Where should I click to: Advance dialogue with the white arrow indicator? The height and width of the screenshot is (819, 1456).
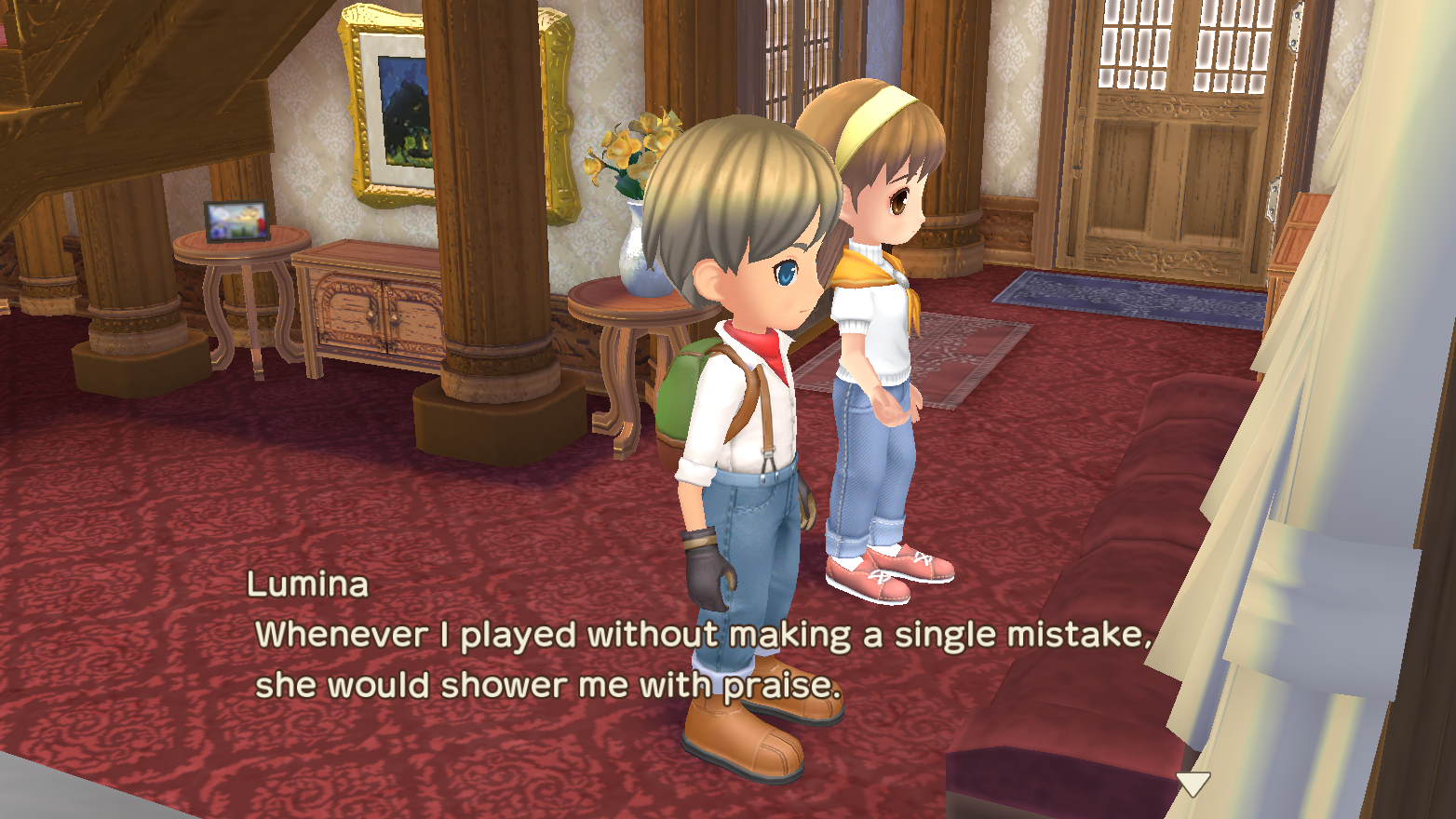[1193, 783]
